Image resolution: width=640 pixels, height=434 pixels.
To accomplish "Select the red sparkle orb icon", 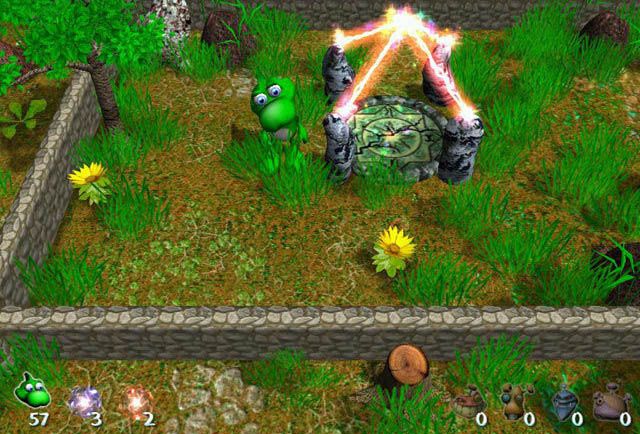I will tap(135, 399).
